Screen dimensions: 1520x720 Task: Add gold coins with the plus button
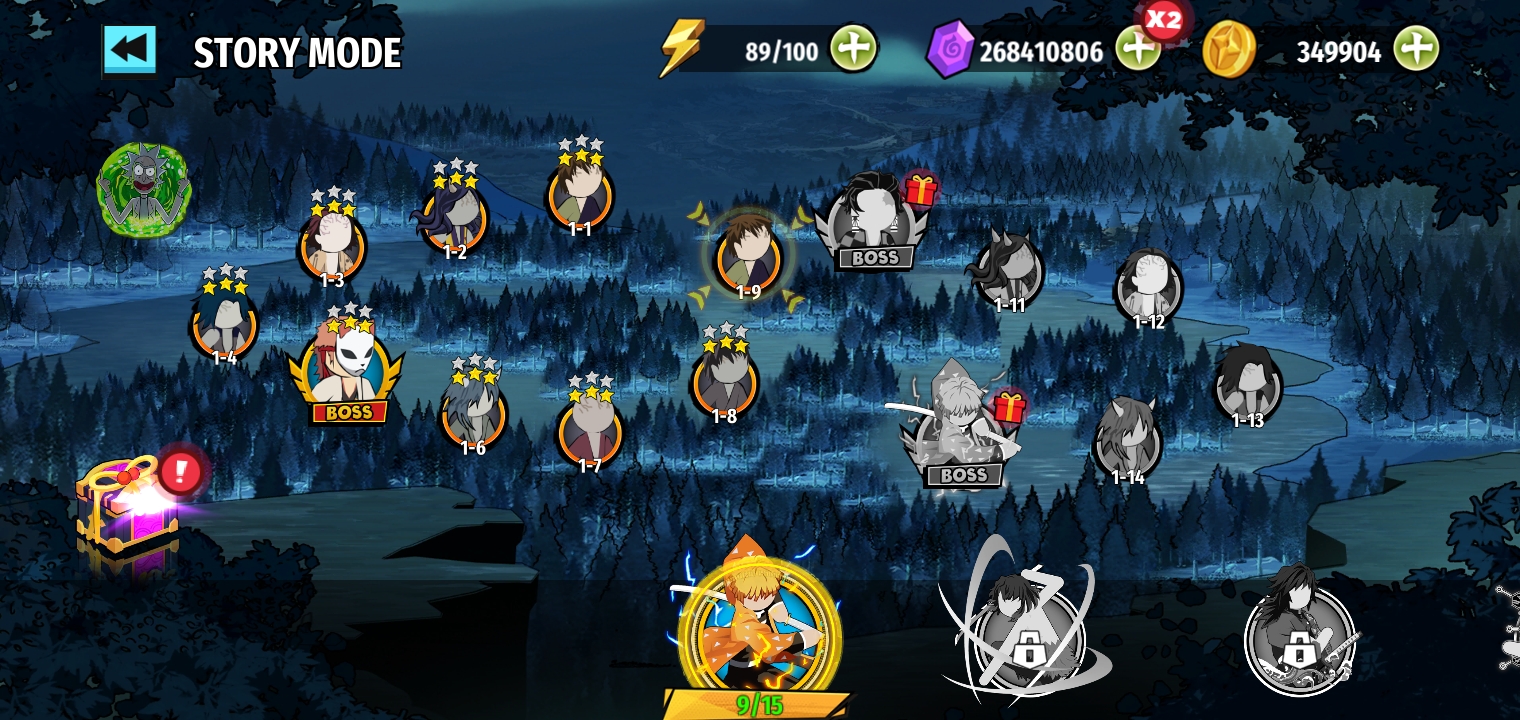click(1416, 48)
